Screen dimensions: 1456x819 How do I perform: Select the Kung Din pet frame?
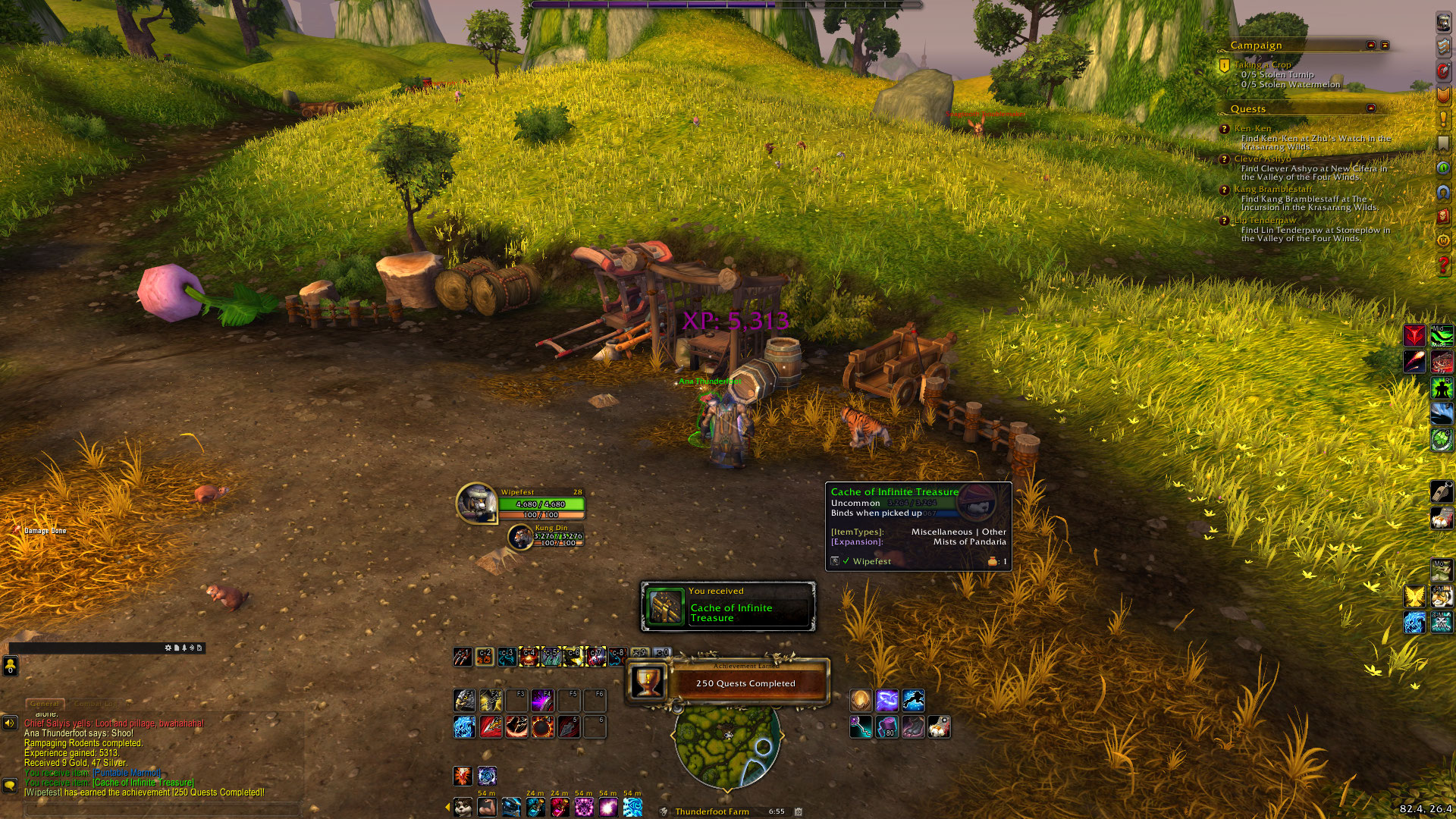click(x=546, y=536)
